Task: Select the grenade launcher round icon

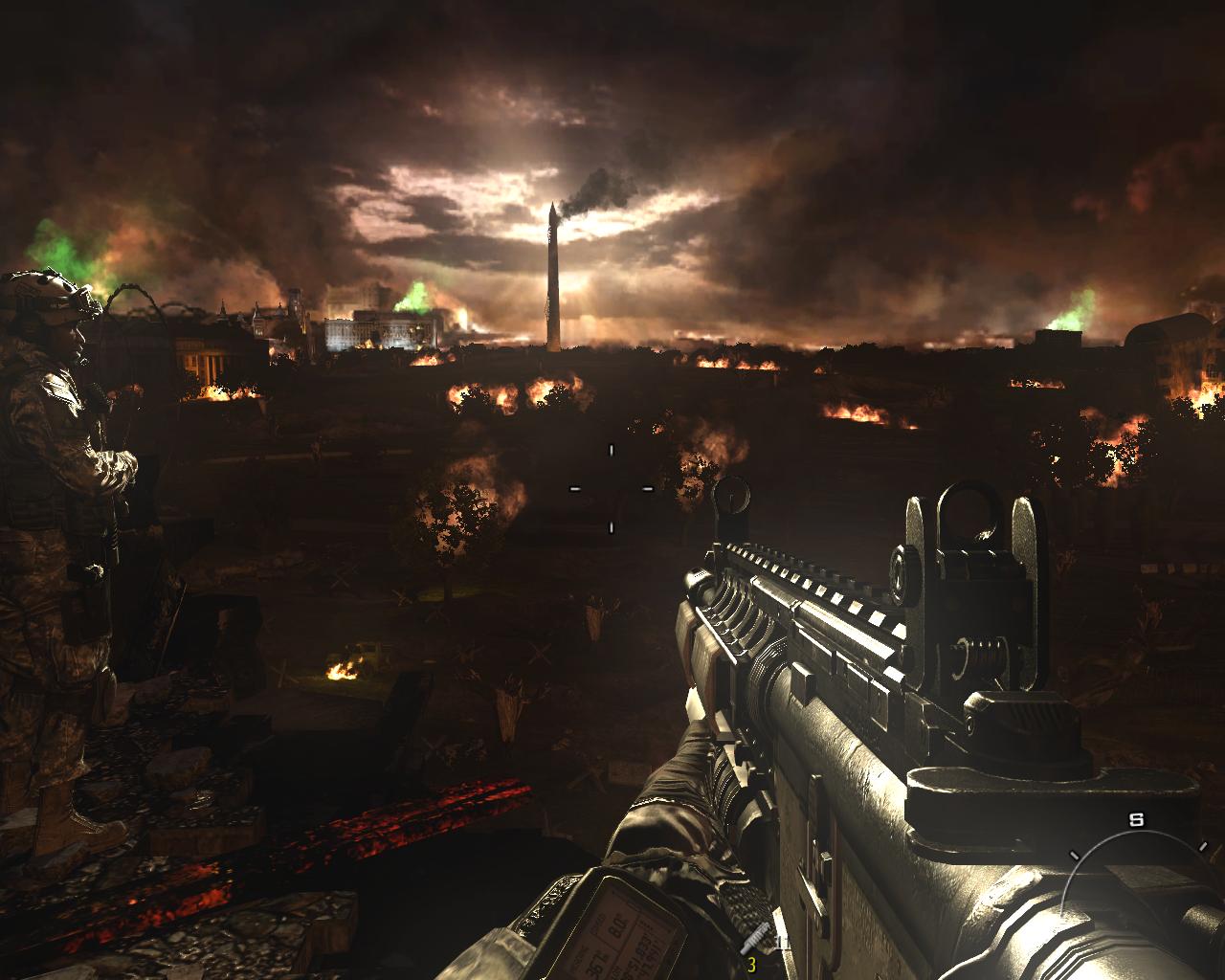Action: 752,939
